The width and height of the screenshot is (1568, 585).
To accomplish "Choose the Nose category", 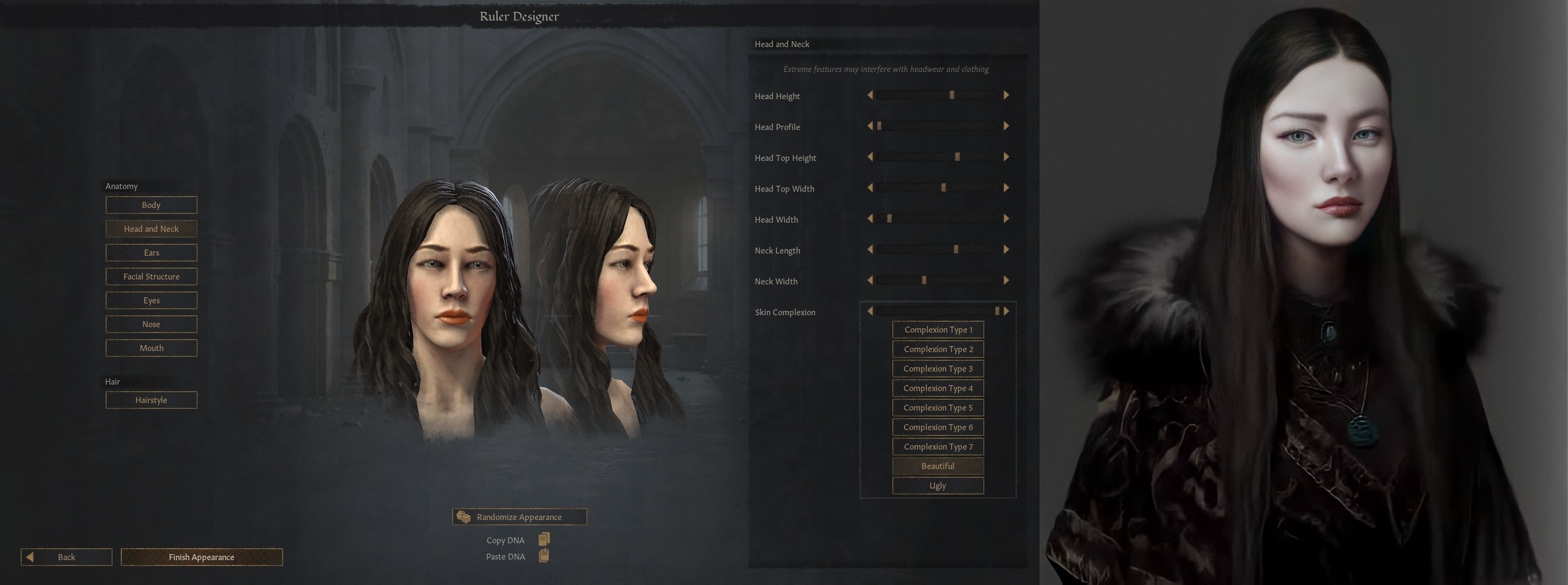I will pos(151,324).
